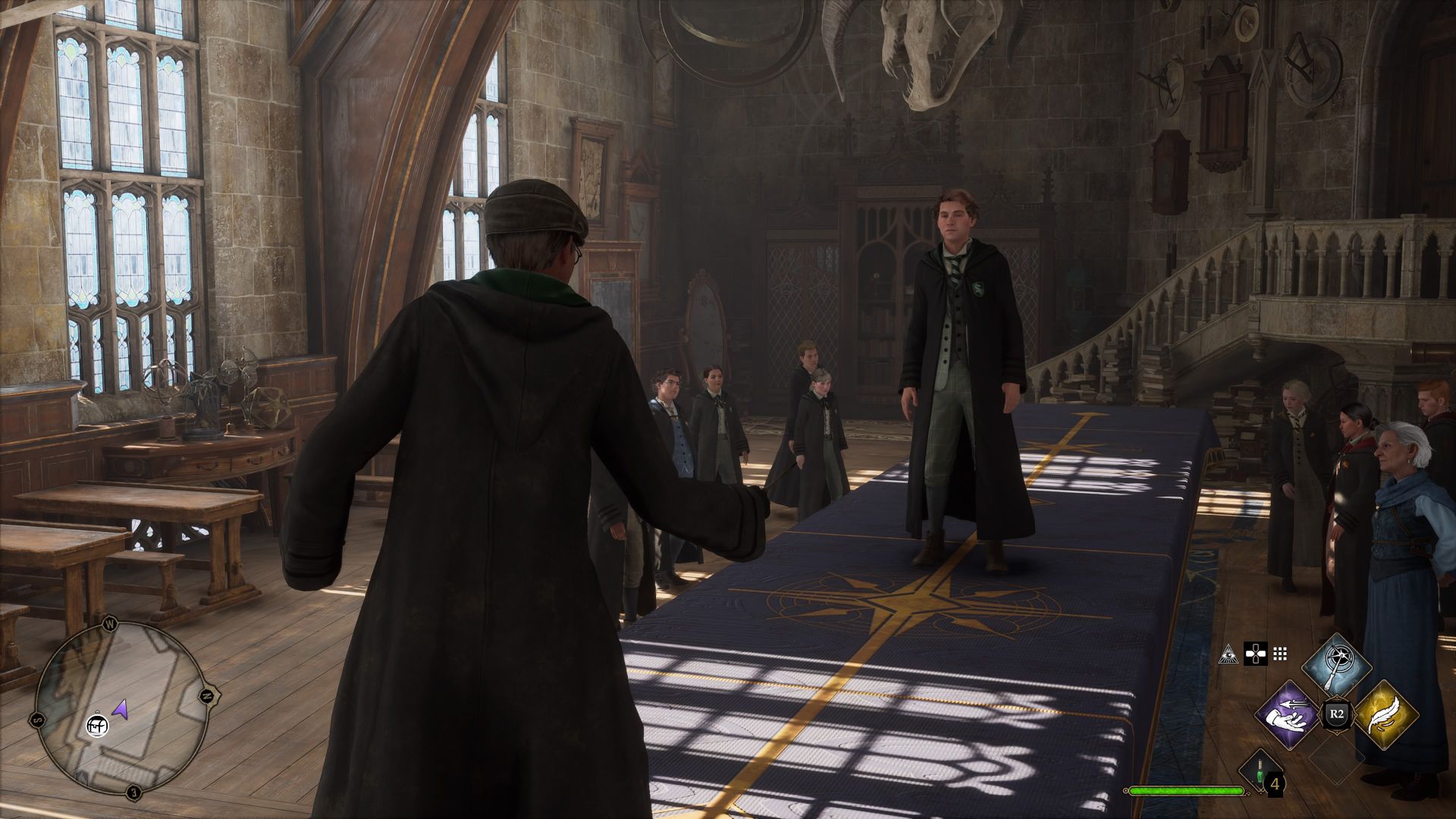Click the chest marker on the minimap

(98, 725)
